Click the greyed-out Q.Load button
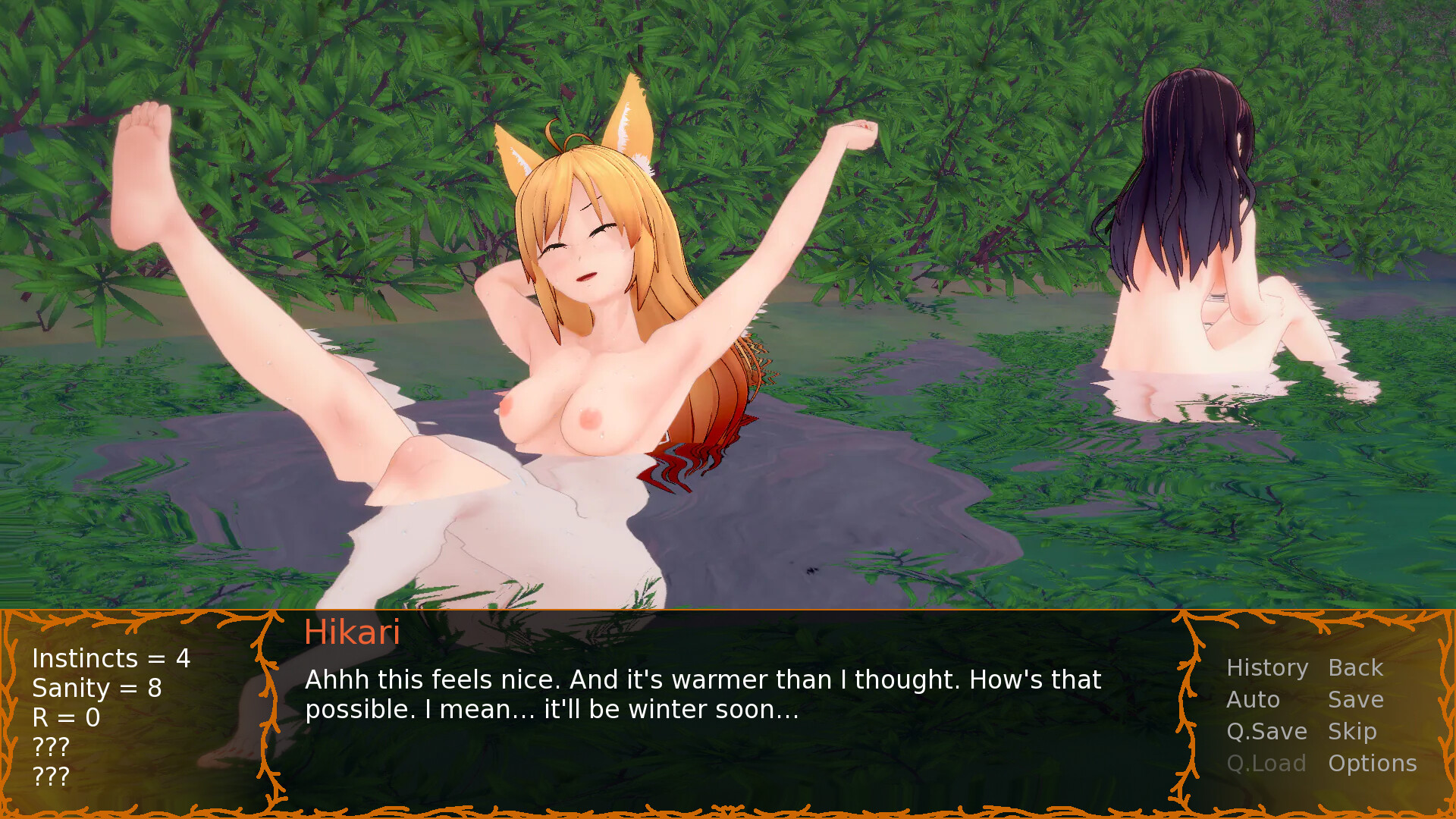1456x819 pixels. 1266,764
